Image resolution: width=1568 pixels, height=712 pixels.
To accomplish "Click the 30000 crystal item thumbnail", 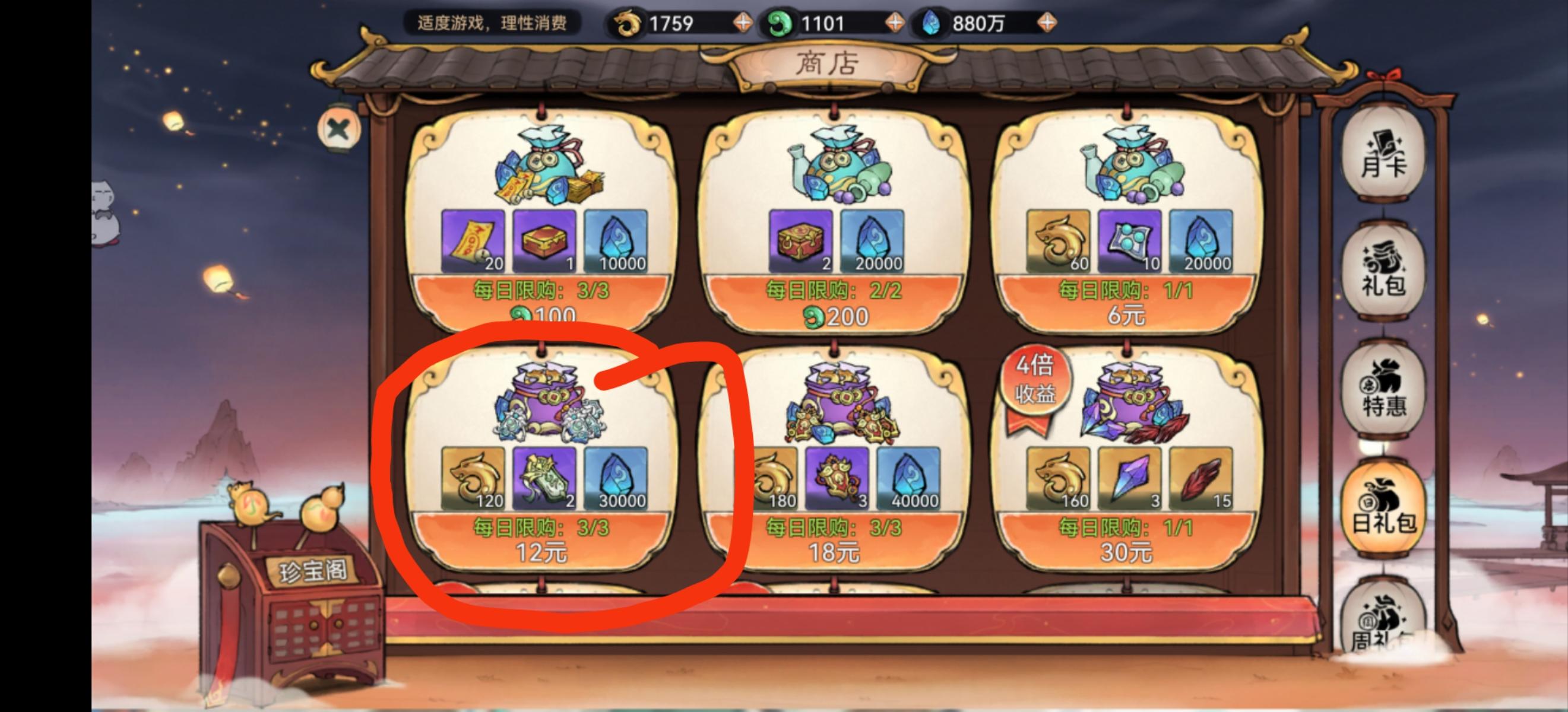I will [614, 481].
